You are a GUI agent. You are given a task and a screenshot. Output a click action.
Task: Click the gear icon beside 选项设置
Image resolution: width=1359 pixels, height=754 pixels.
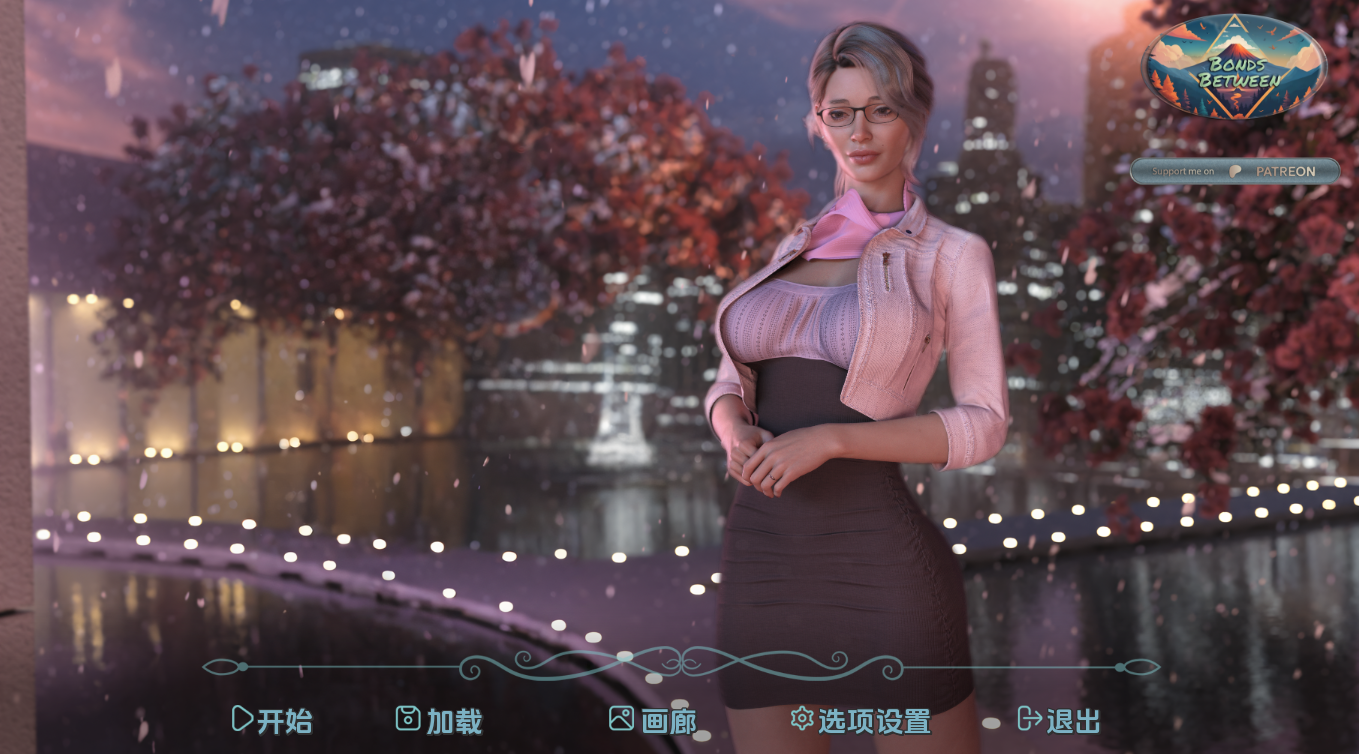click(x=802, y=718)
